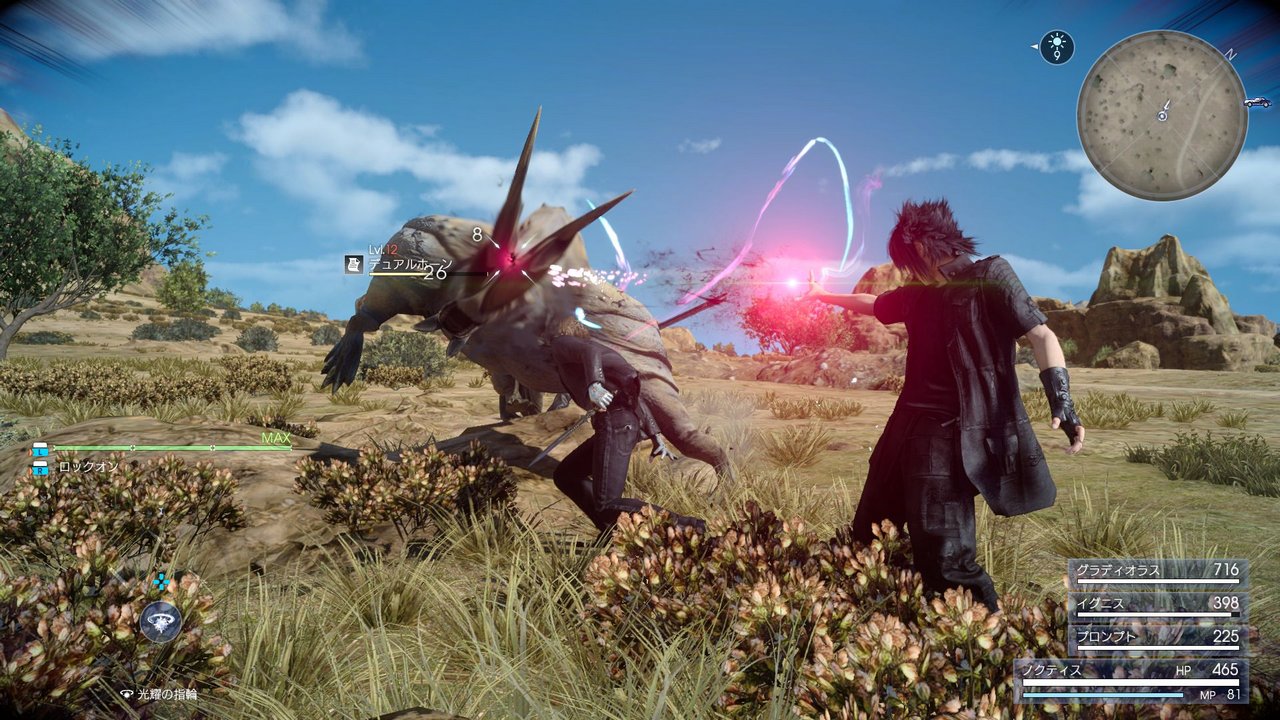Expand the small triangle beside the weather icon
Screen dimensions: 1280x720
(x=1035, y=46)
